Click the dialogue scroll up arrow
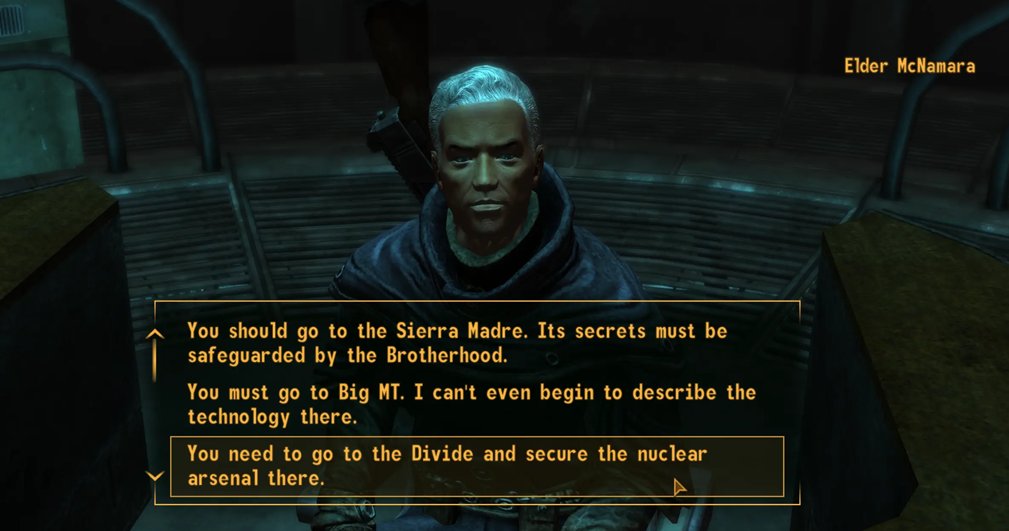 point(154,335)
